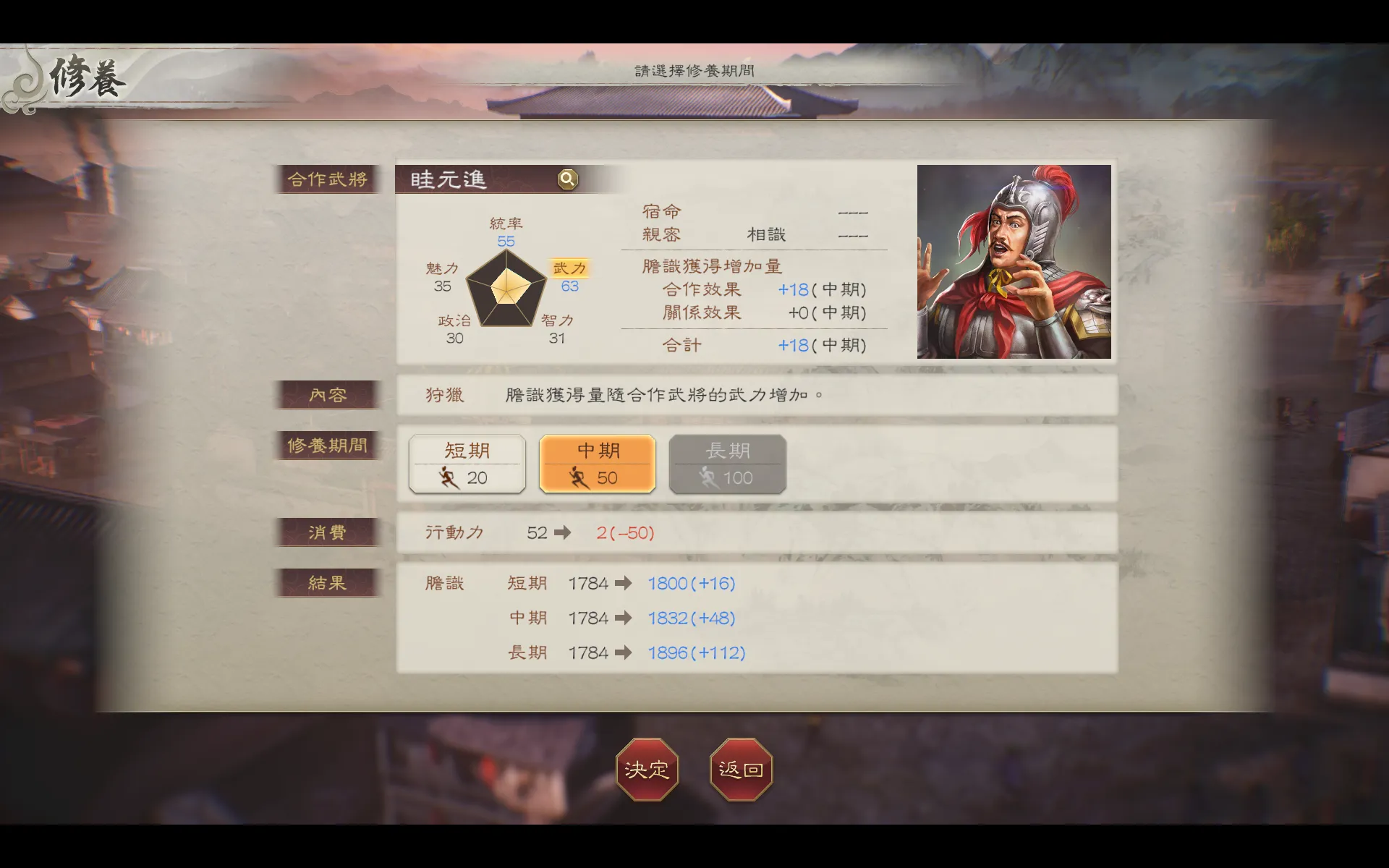1389x868 pixels.
Task: Click the running-man stamina icon under 短期
Action: pos(449,477)
